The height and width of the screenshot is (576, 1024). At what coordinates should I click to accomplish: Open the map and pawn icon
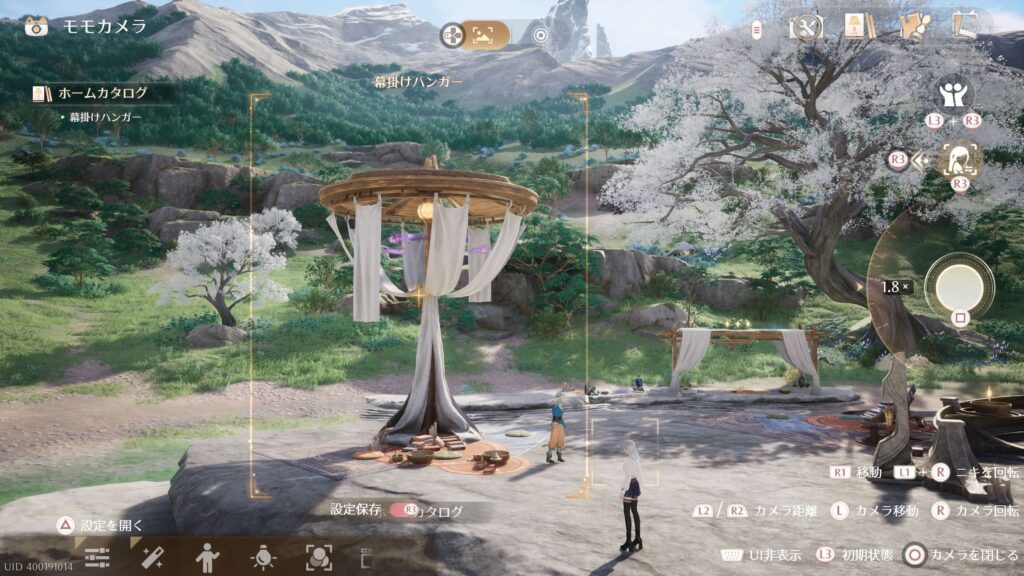point(912,26)
